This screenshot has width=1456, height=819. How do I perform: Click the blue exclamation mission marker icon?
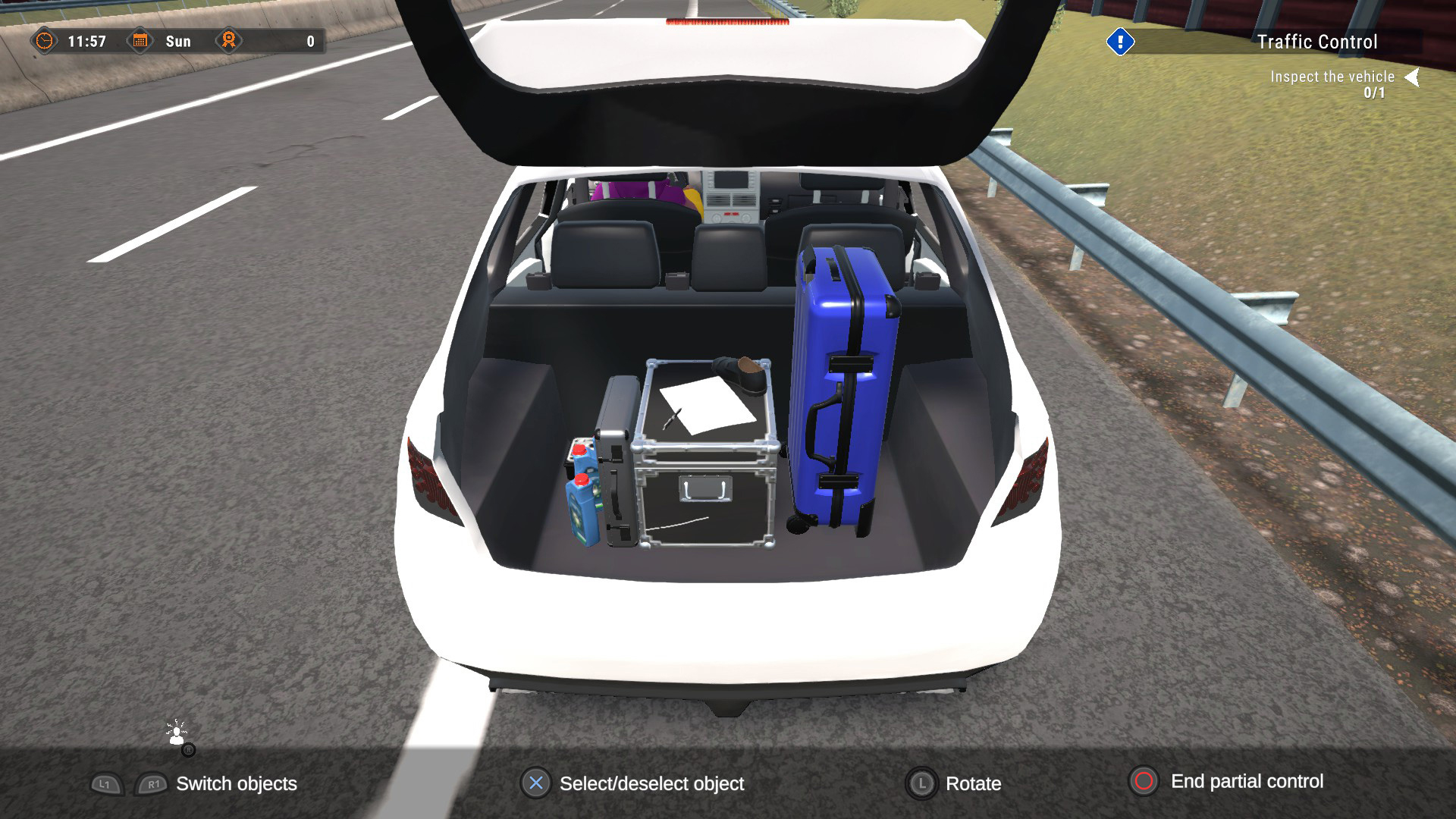click(1120, 42)
